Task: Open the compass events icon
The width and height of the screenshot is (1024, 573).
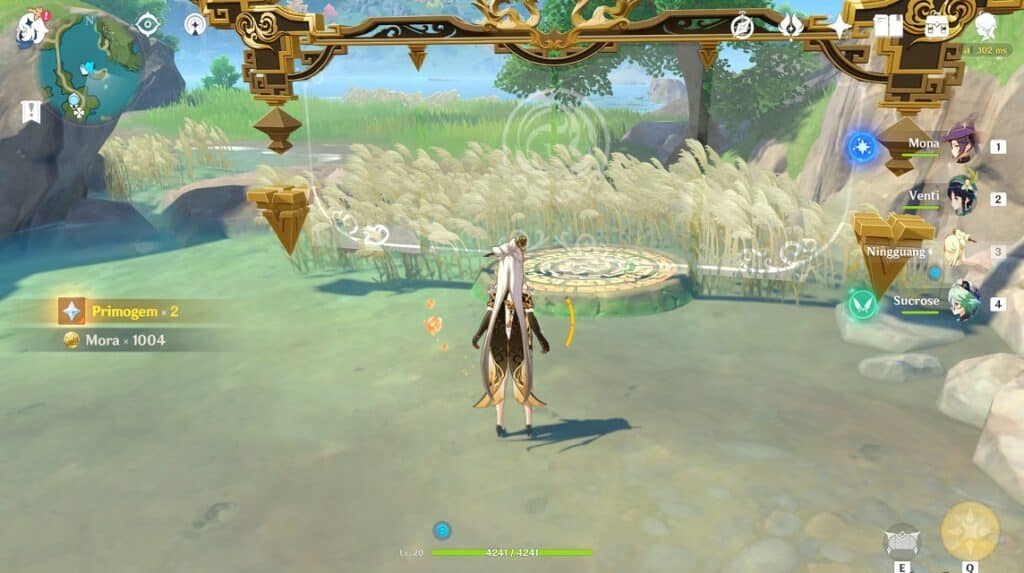Action: [x=742, y=26]
